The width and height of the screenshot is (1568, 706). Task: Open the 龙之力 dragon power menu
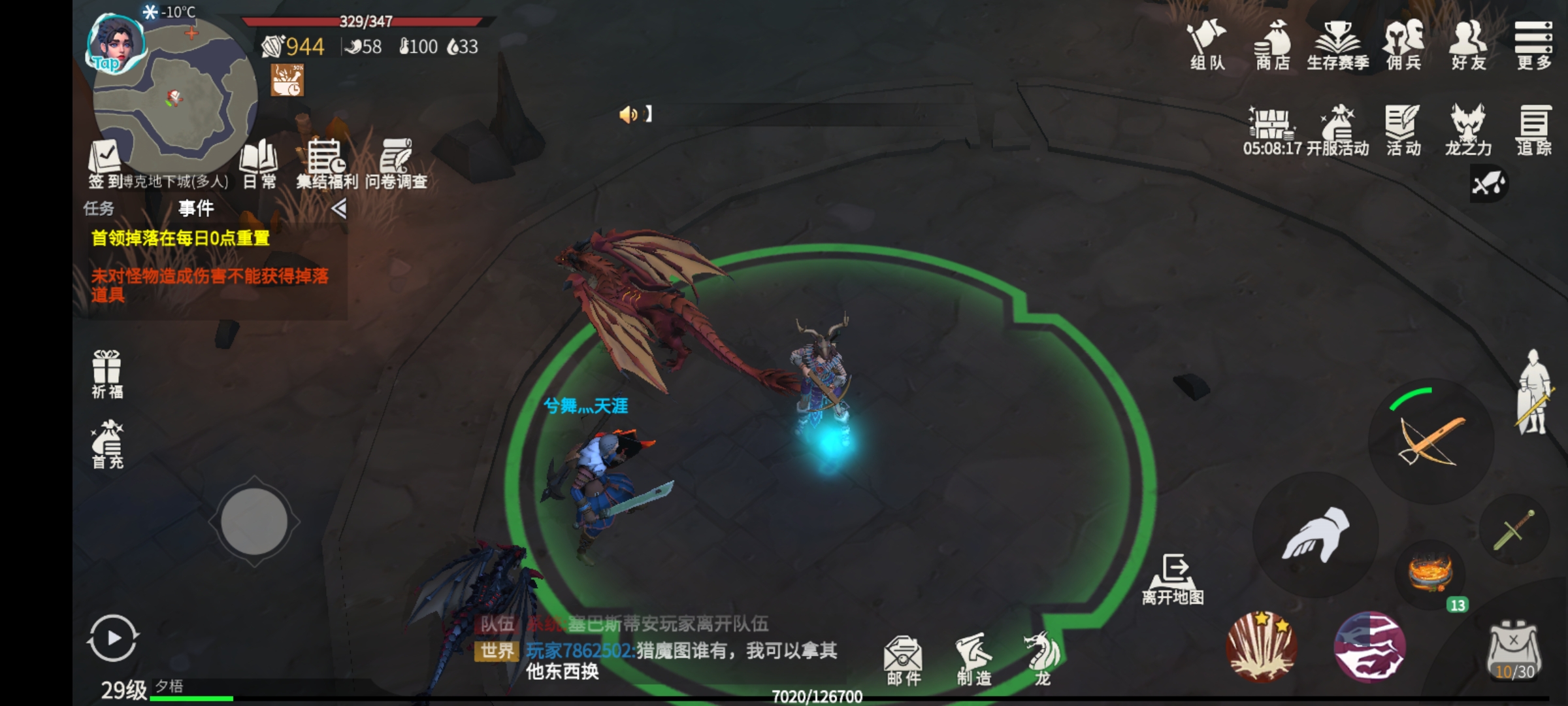[1468, 129]
